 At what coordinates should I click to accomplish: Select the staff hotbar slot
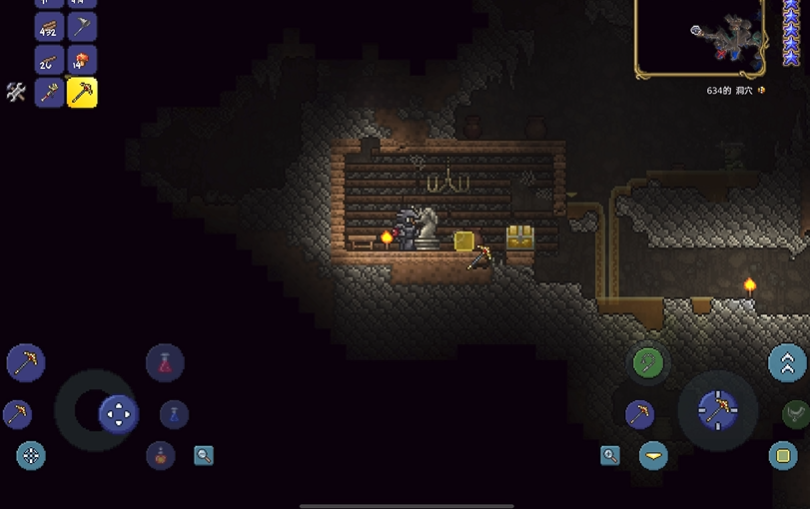(x=49, y=93)
